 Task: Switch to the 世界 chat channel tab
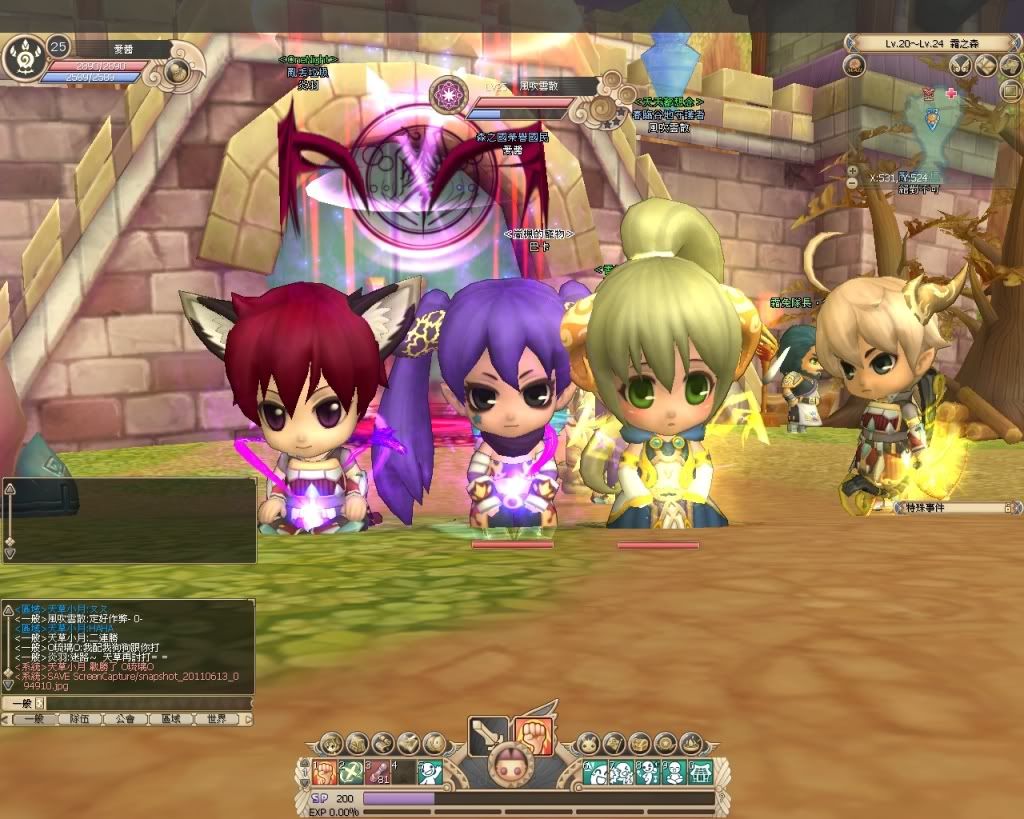(x=217, y=719)
